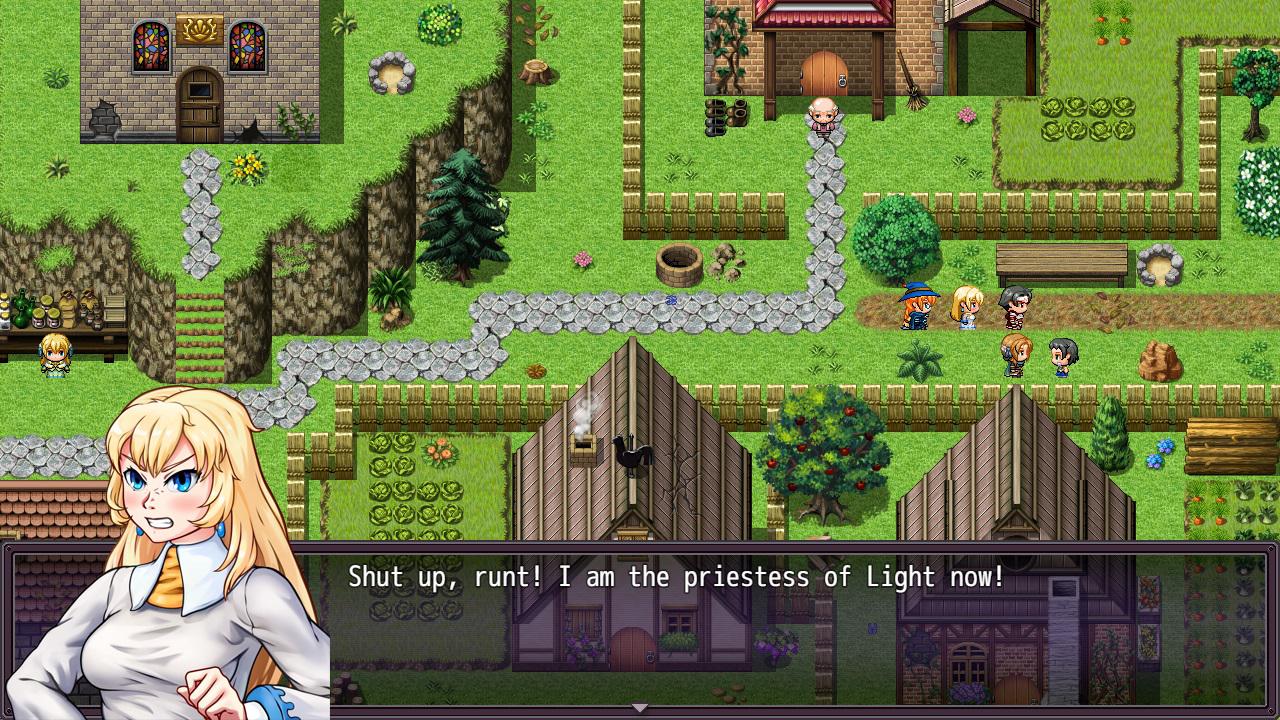Click the dialogue continue arrow indicator
The height and width of the screenshot is (720, 1280).
coord(640,708)
